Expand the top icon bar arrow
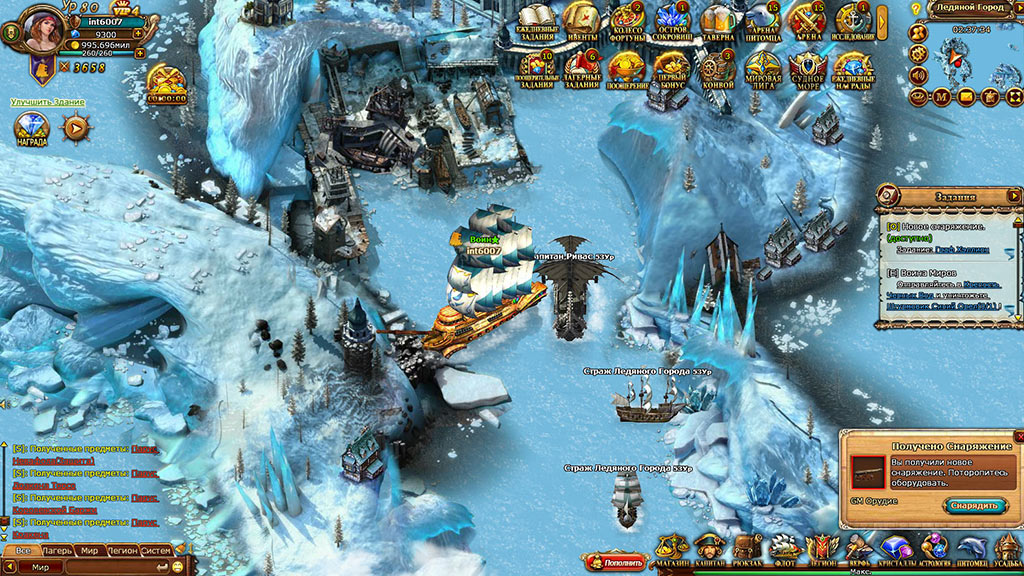Viewport: 1024px width, 576px height. point(883,20)
